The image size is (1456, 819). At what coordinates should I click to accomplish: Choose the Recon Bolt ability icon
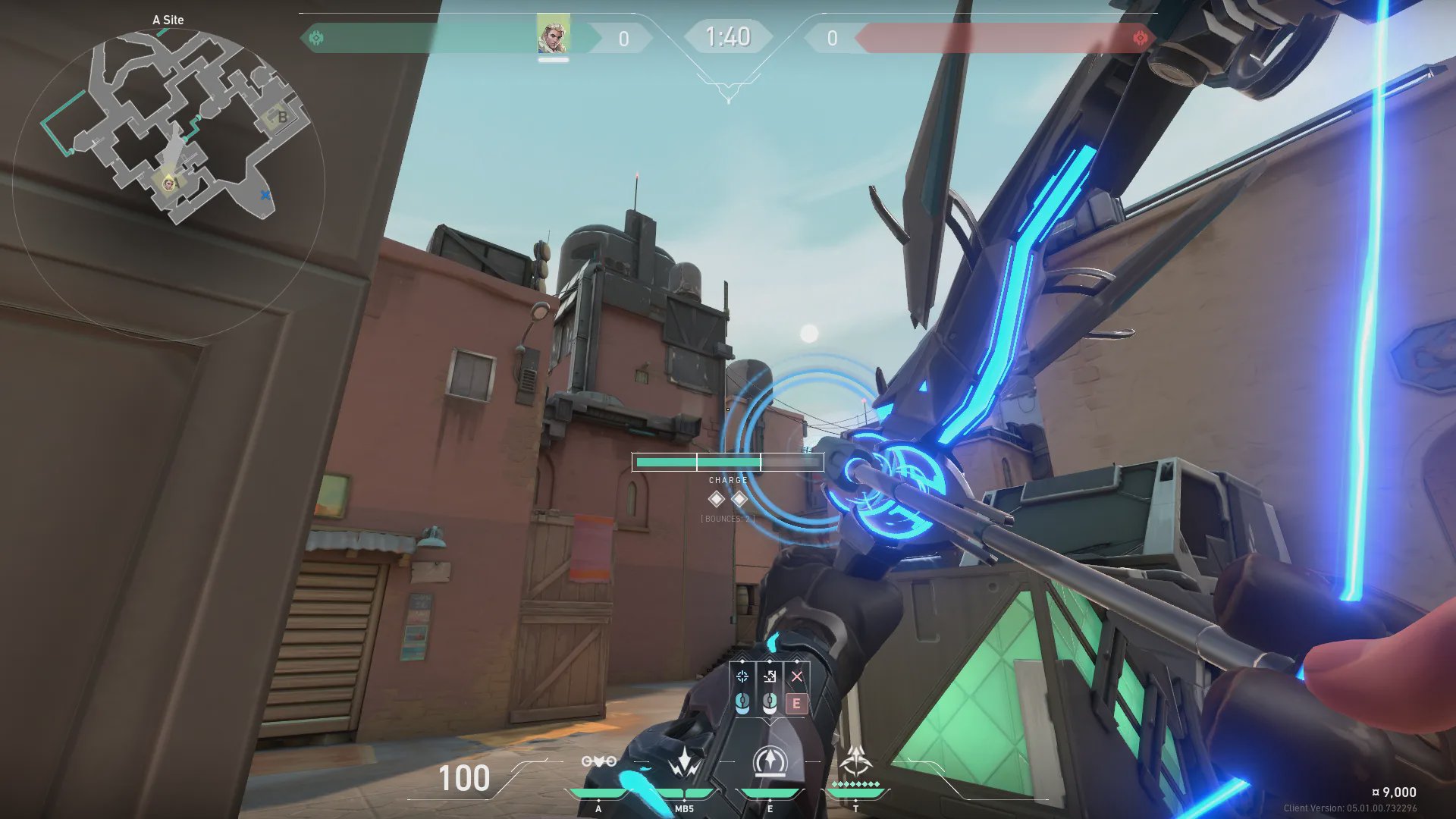[770, 761]
